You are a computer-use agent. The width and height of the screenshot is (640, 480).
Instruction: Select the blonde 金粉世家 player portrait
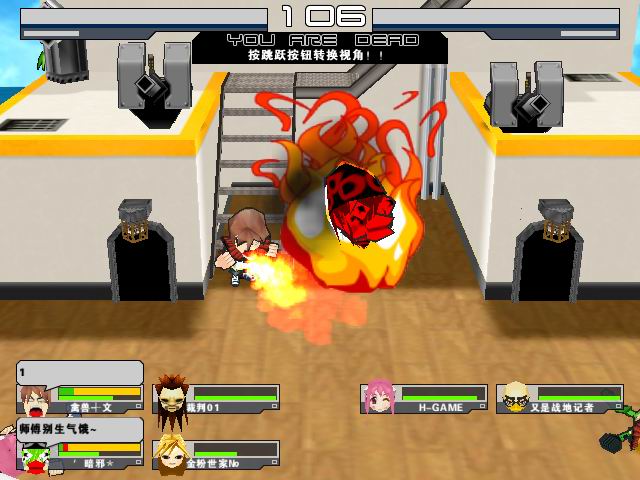click(x=170, y=452)
